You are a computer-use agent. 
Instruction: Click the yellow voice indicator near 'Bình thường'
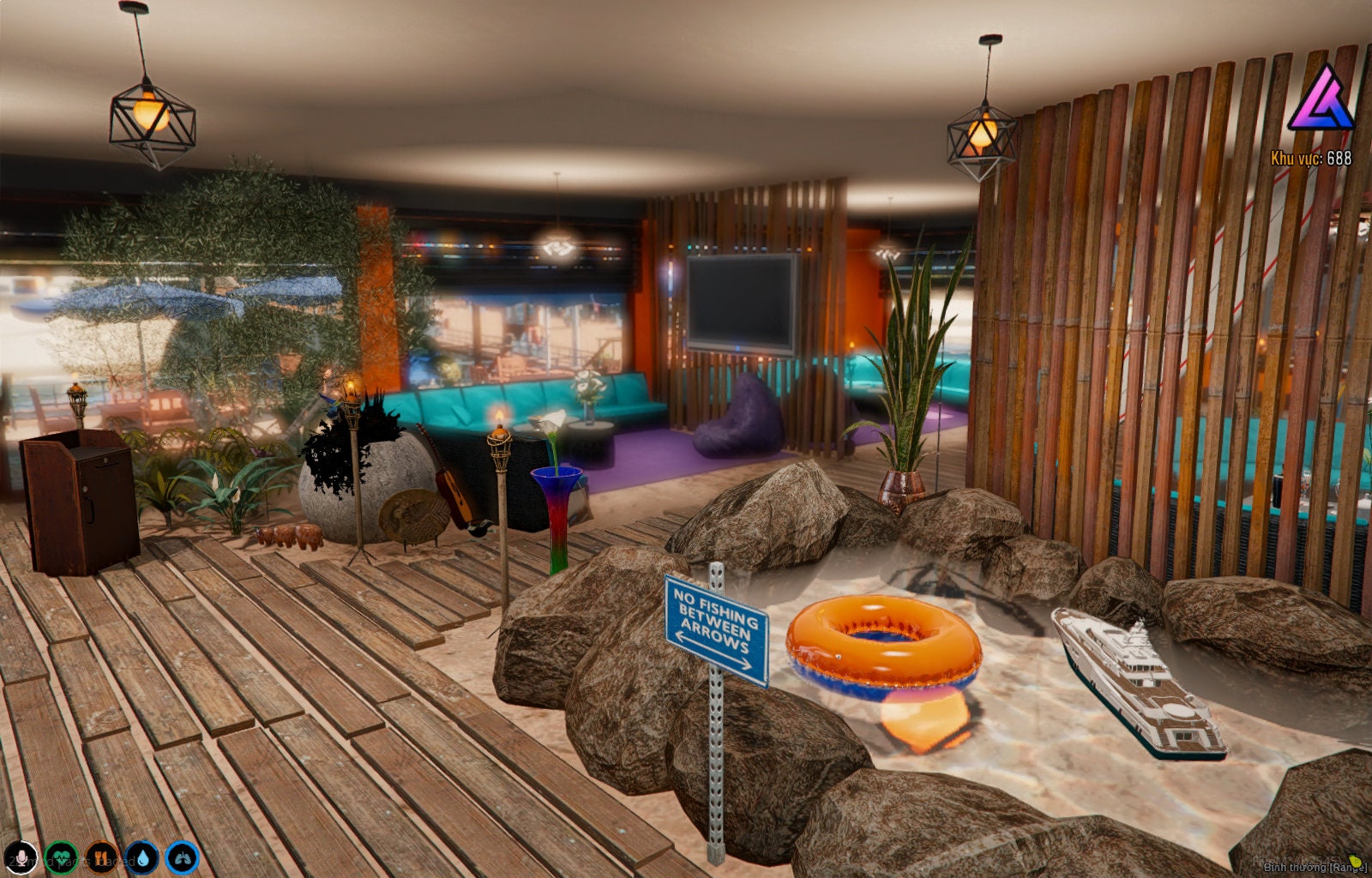click(1356, 862)
